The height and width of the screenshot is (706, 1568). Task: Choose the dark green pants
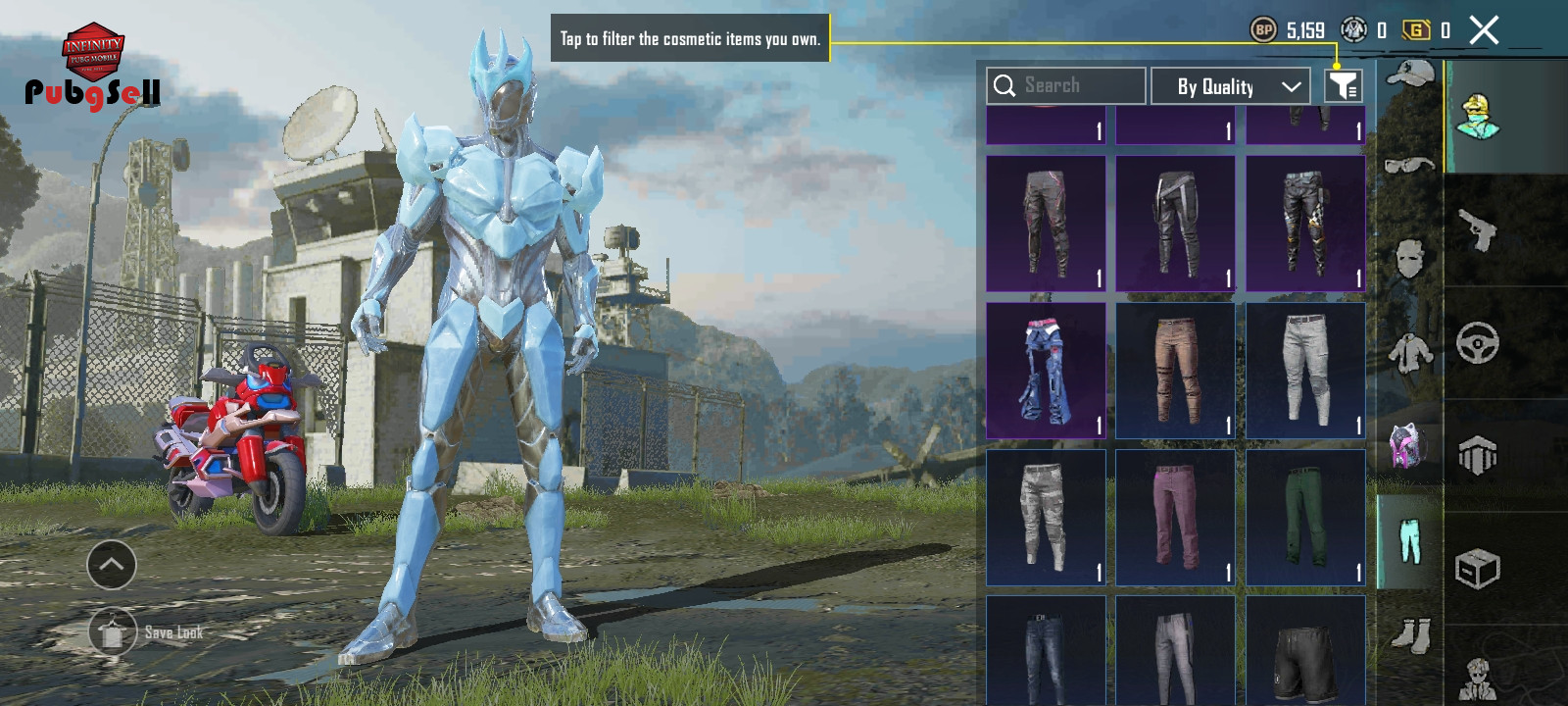(x=1305, y=517)
